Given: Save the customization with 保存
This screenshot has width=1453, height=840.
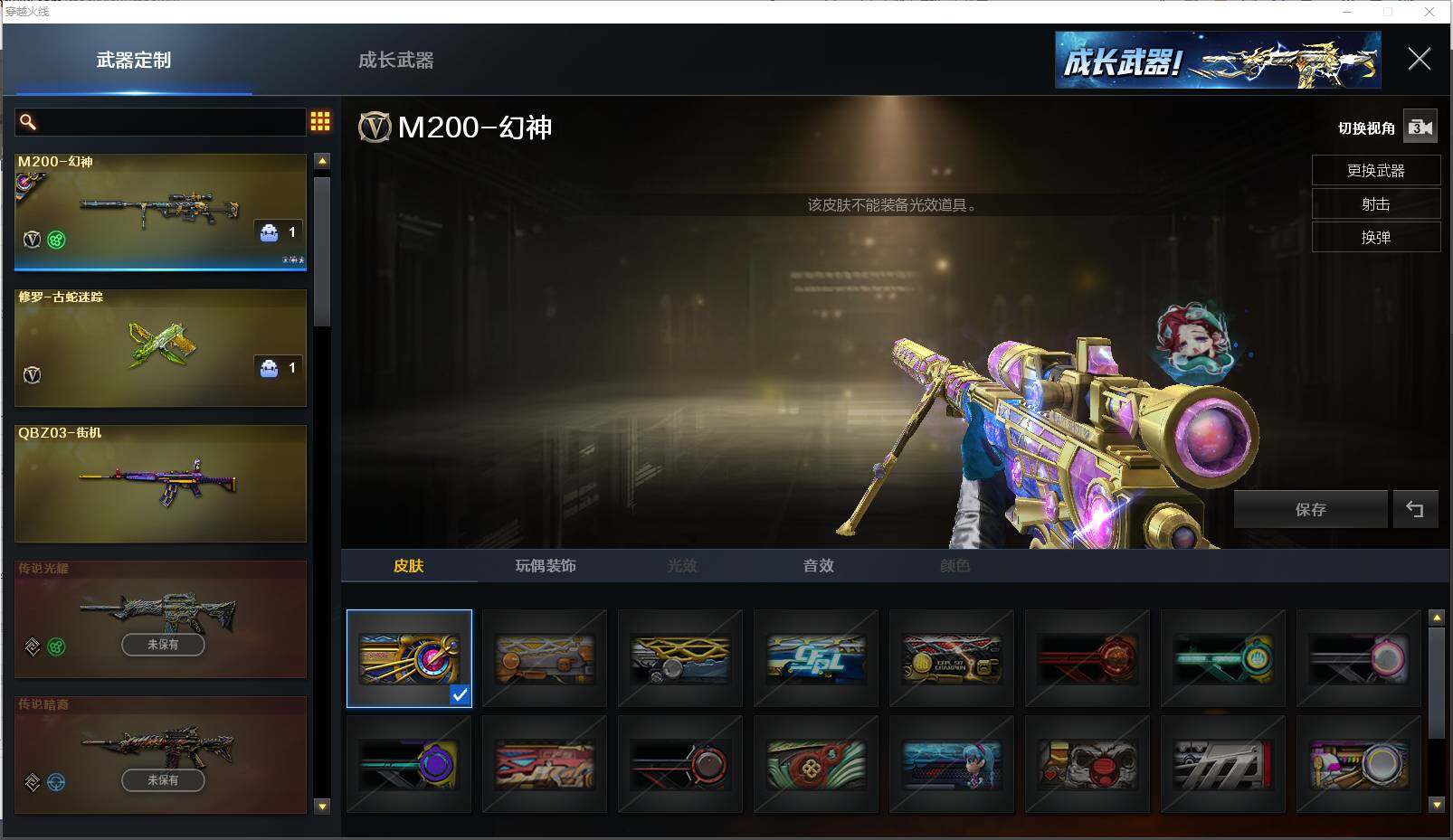Looking at the screenshot, I should point(1310,510).
